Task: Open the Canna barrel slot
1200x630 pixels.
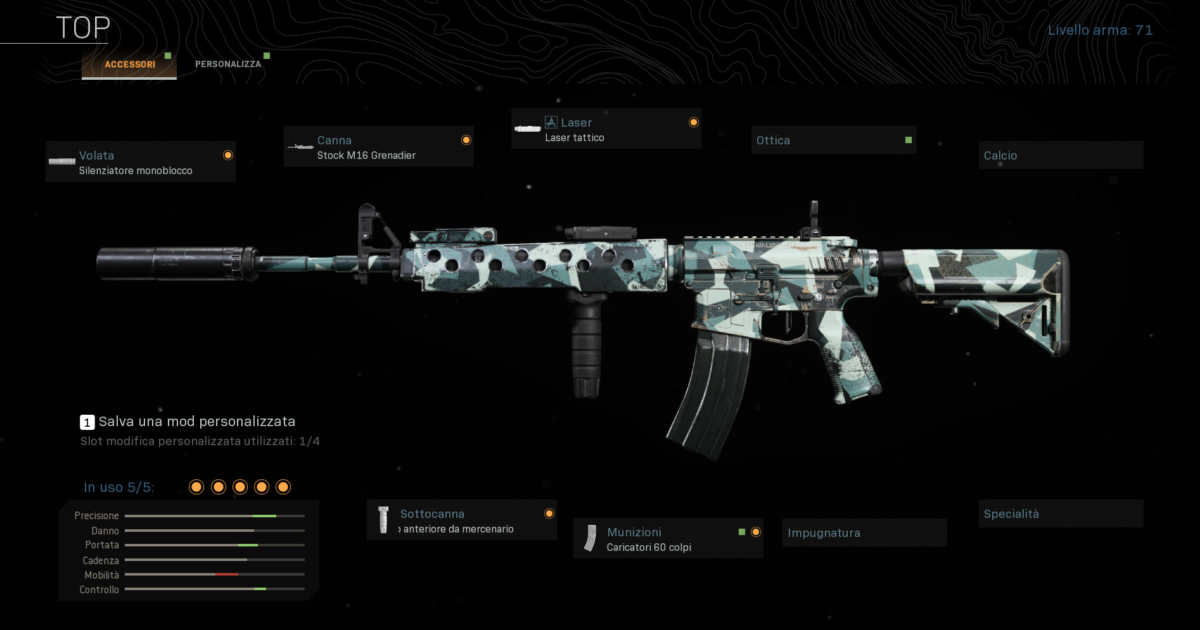Action: (x=378, y=147)
